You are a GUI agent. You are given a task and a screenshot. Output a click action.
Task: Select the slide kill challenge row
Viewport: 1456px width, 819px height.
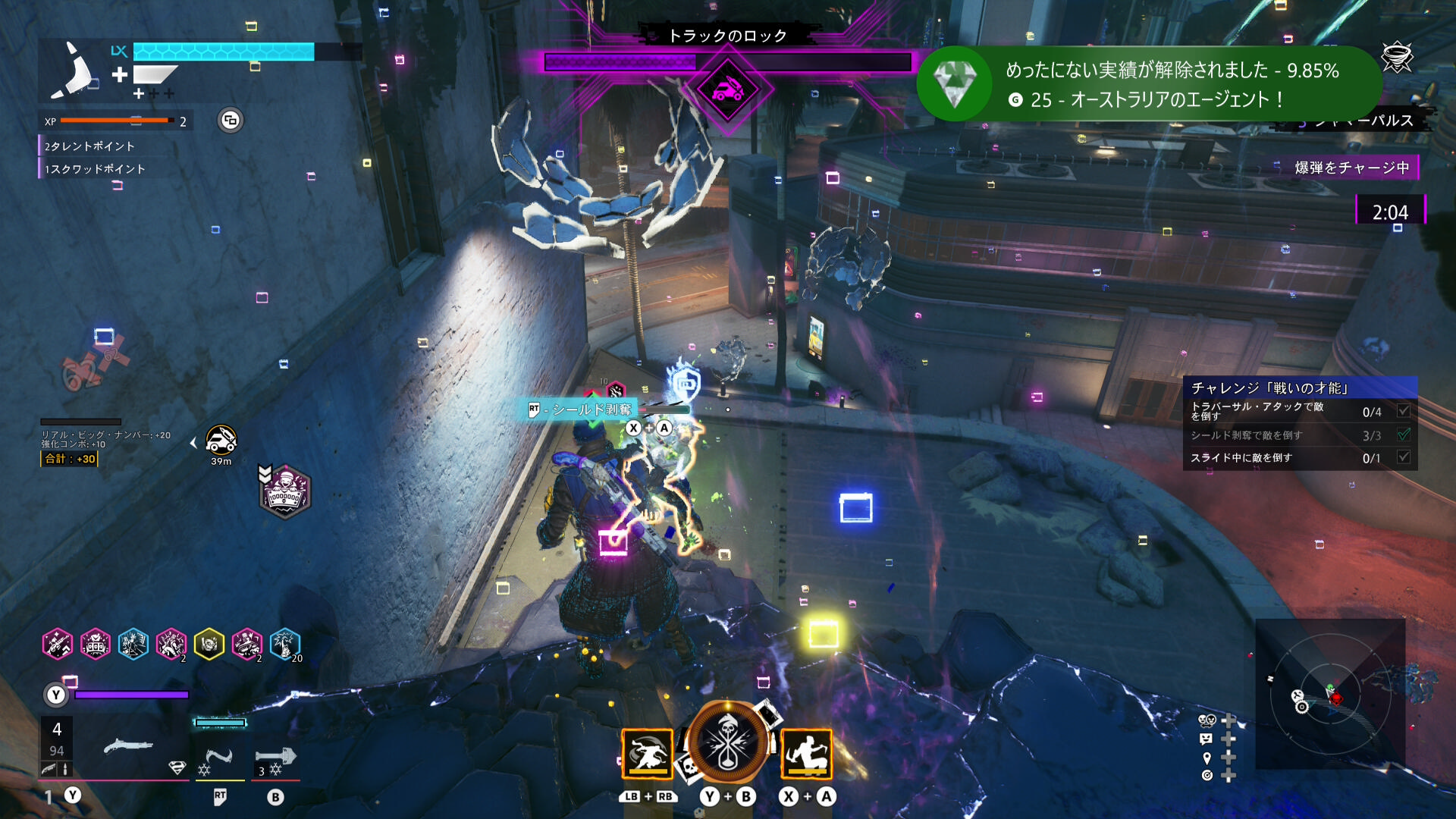coord(1300,458)
